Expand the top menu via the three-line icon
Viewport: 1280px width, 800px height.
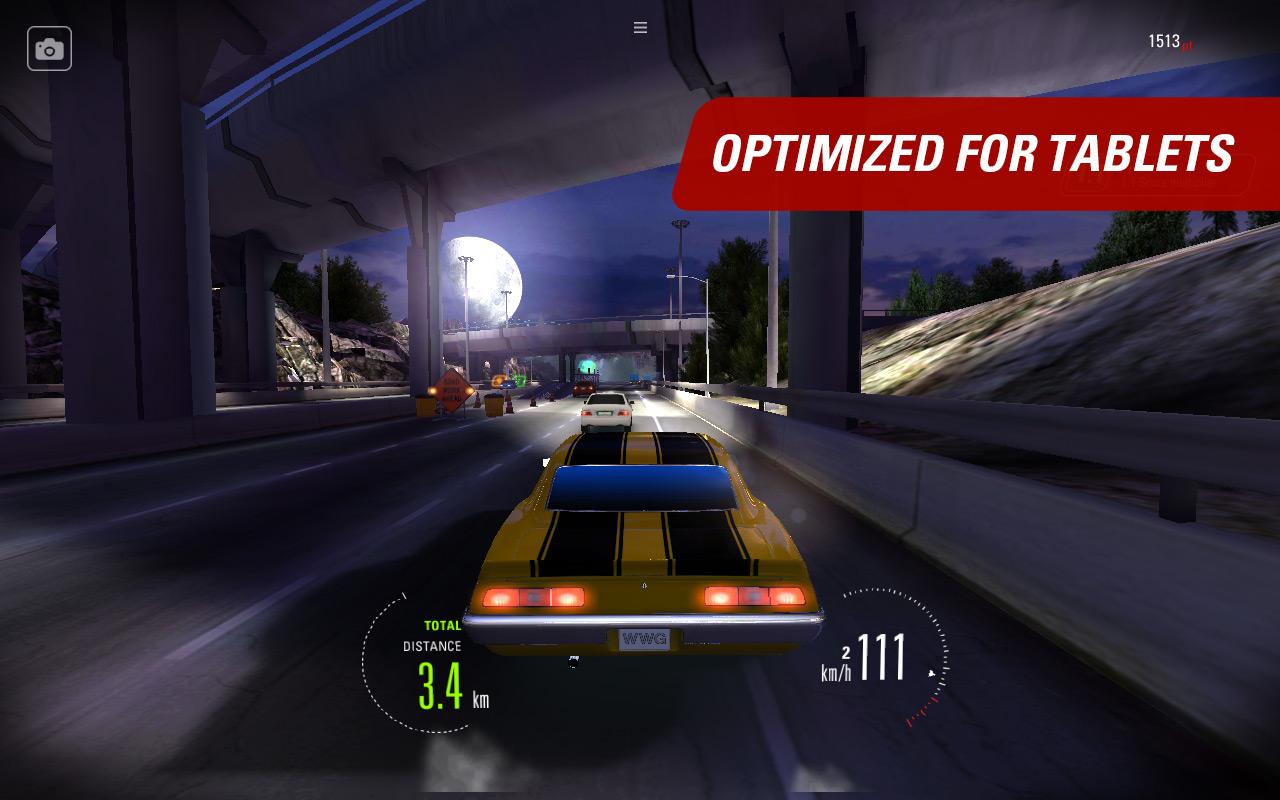(639, 27)
